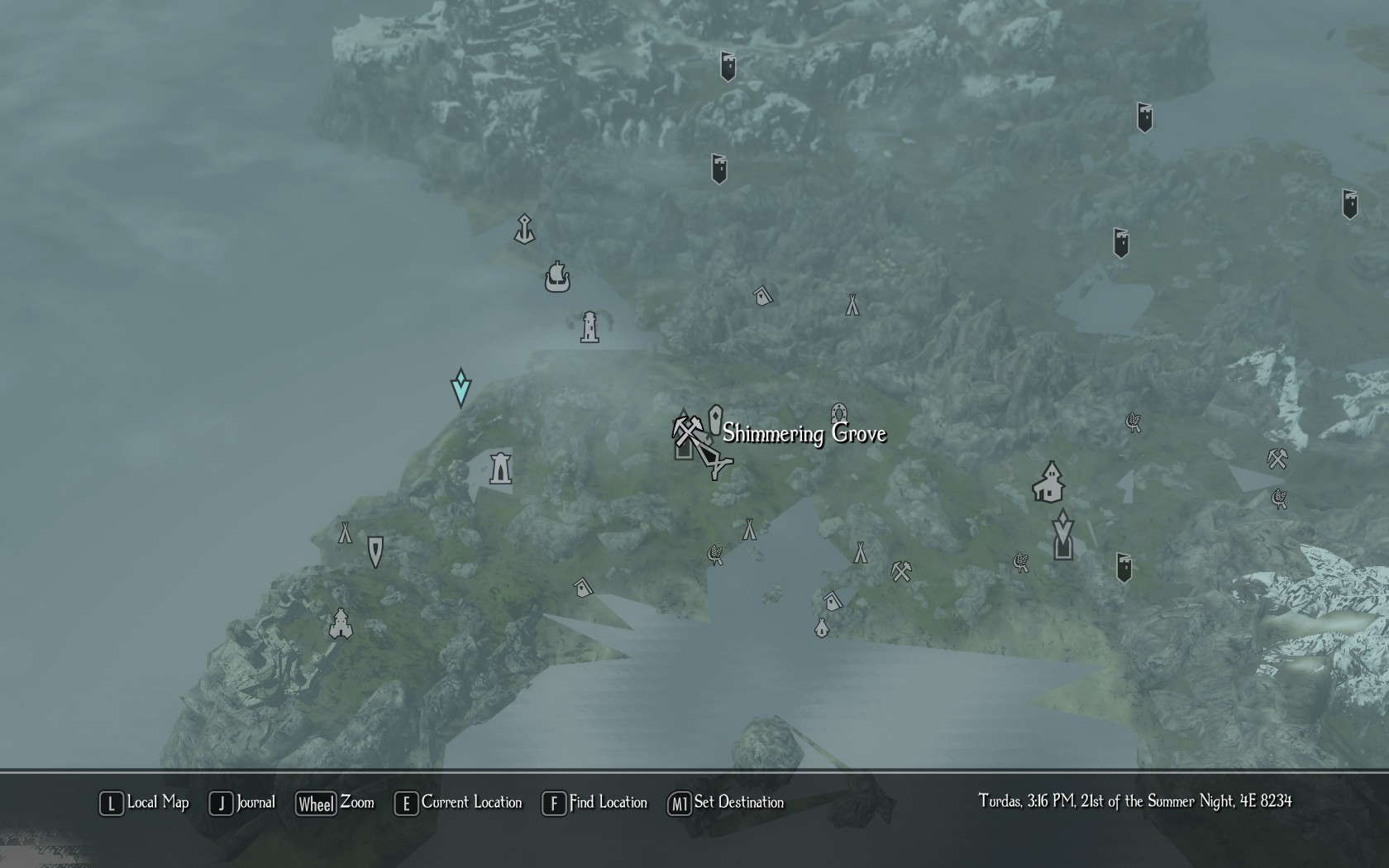The image size is (1389, 868).
Task: Choose the shield-shaped map marker
Action: [375, 551]
